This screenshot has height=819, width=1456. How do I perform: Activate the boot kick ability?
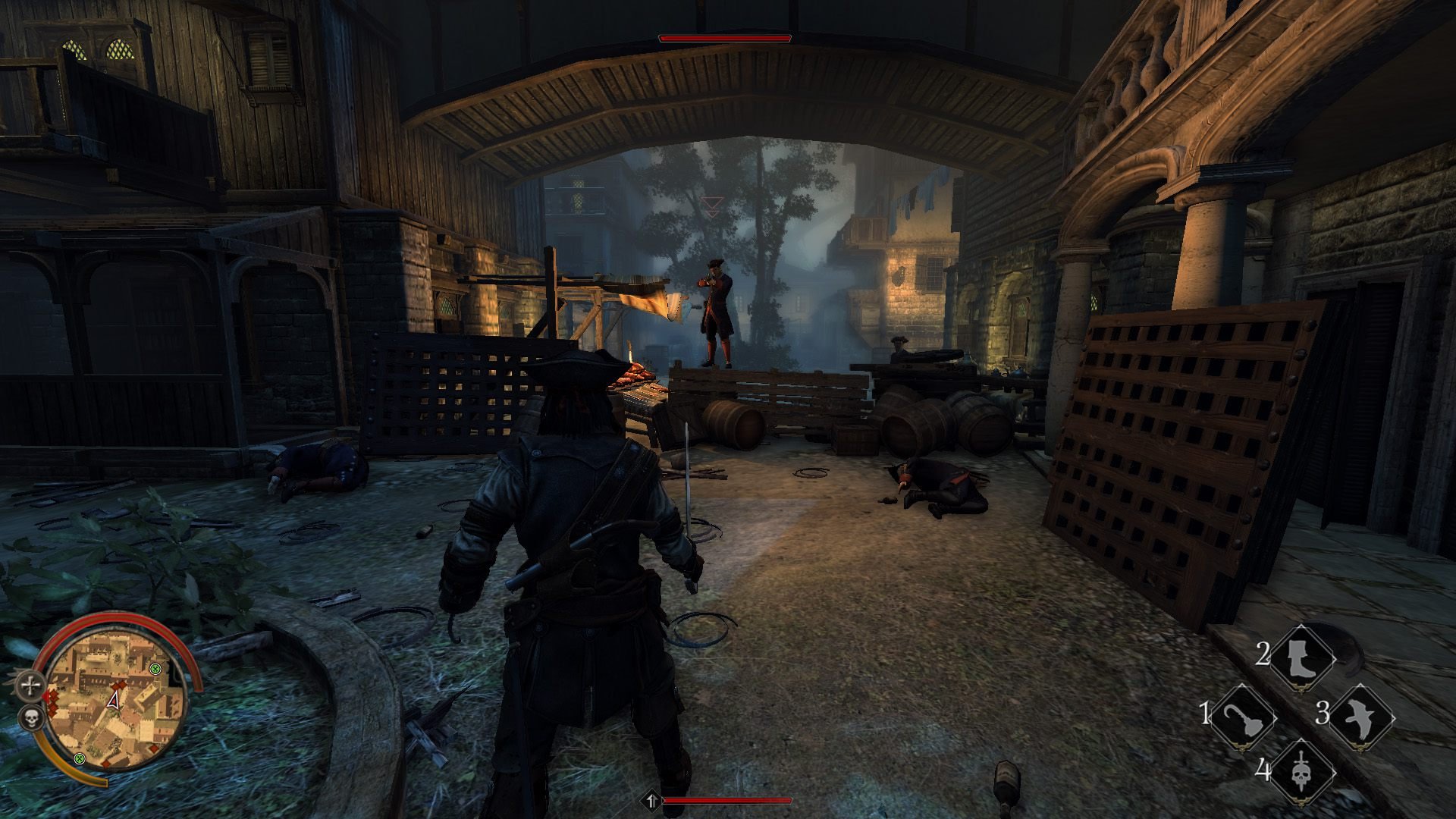[x=1301, y=657]
